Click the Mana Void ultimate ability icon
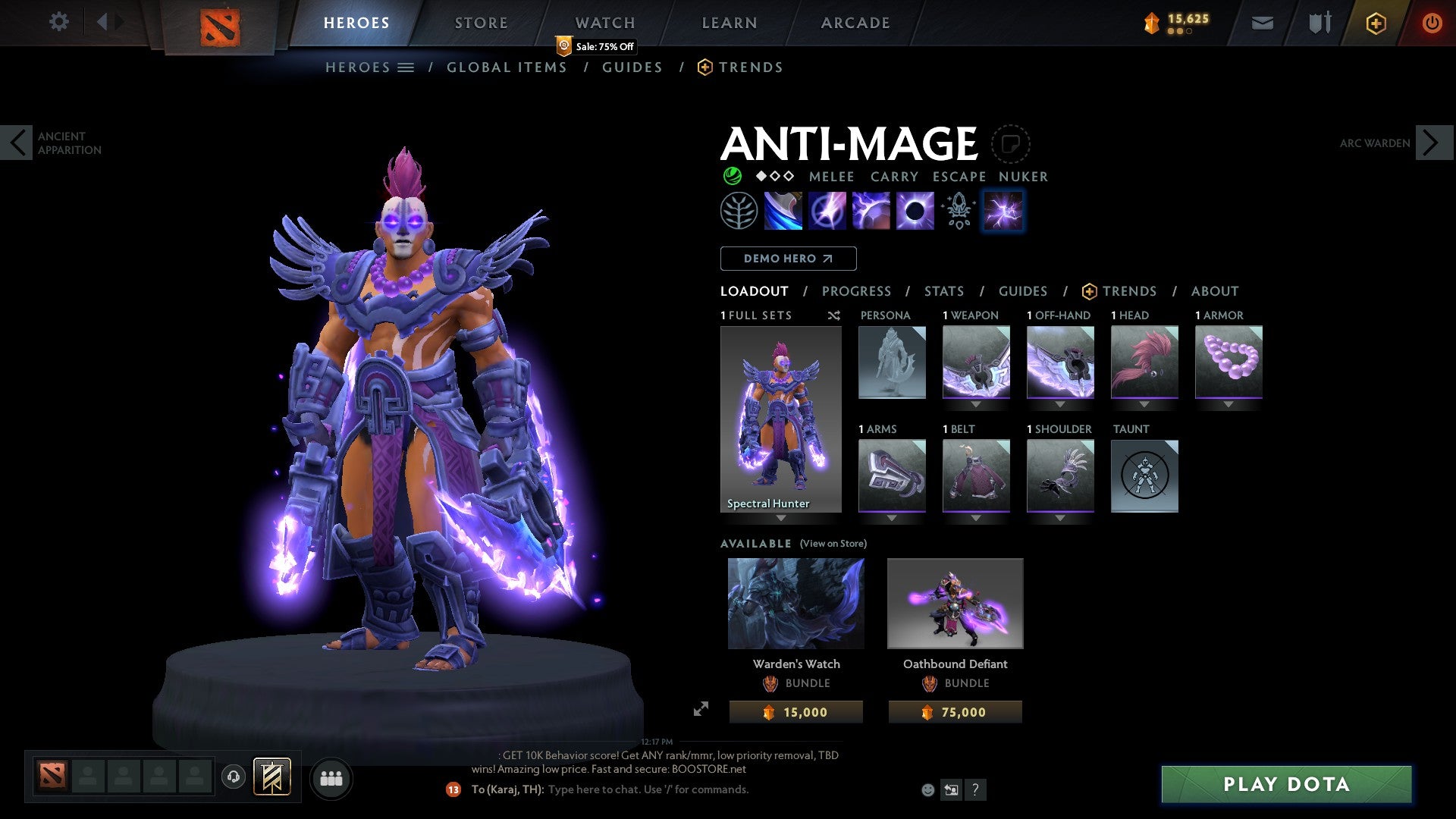The width and height of the screenshot is (1456, 819). (914, 212)
